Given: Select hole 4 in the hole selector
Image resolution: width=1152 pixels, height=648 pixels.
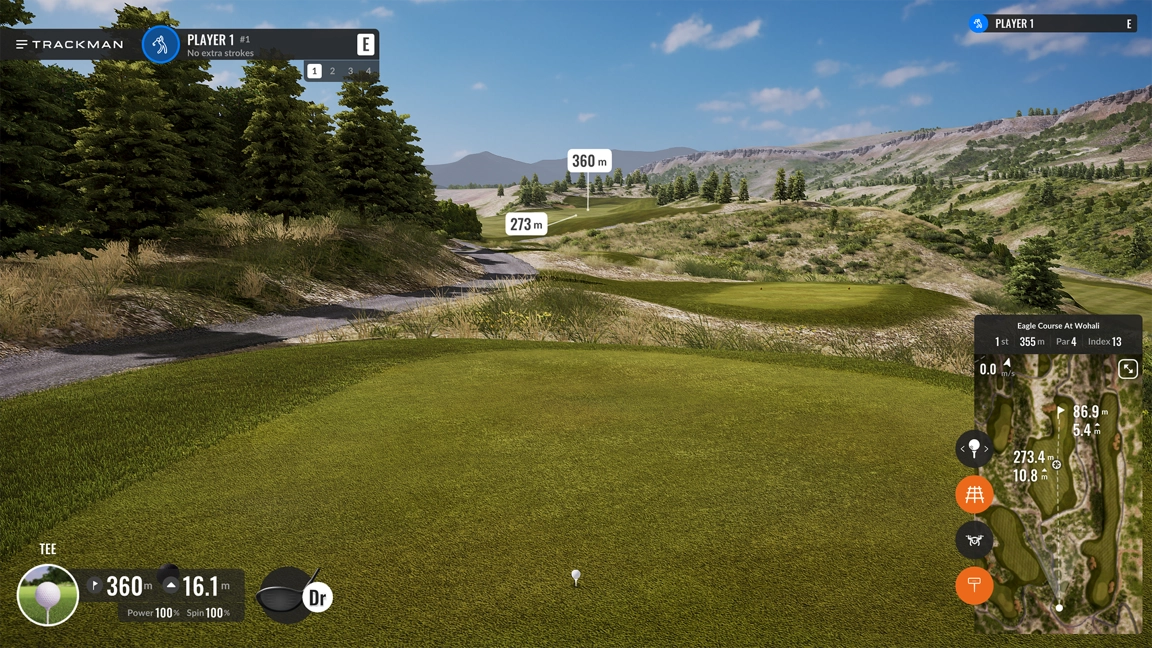Looking at the screenshot, I should point(368,71).
